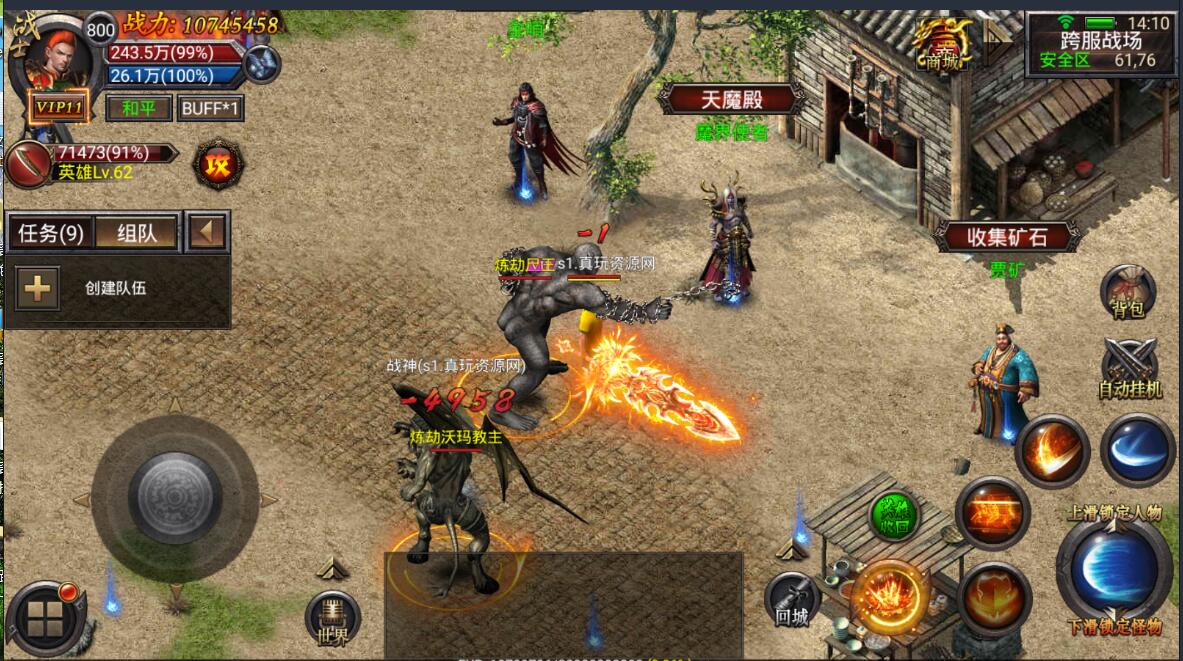Open the wings icon beside the health bar

tap(262, 63)
